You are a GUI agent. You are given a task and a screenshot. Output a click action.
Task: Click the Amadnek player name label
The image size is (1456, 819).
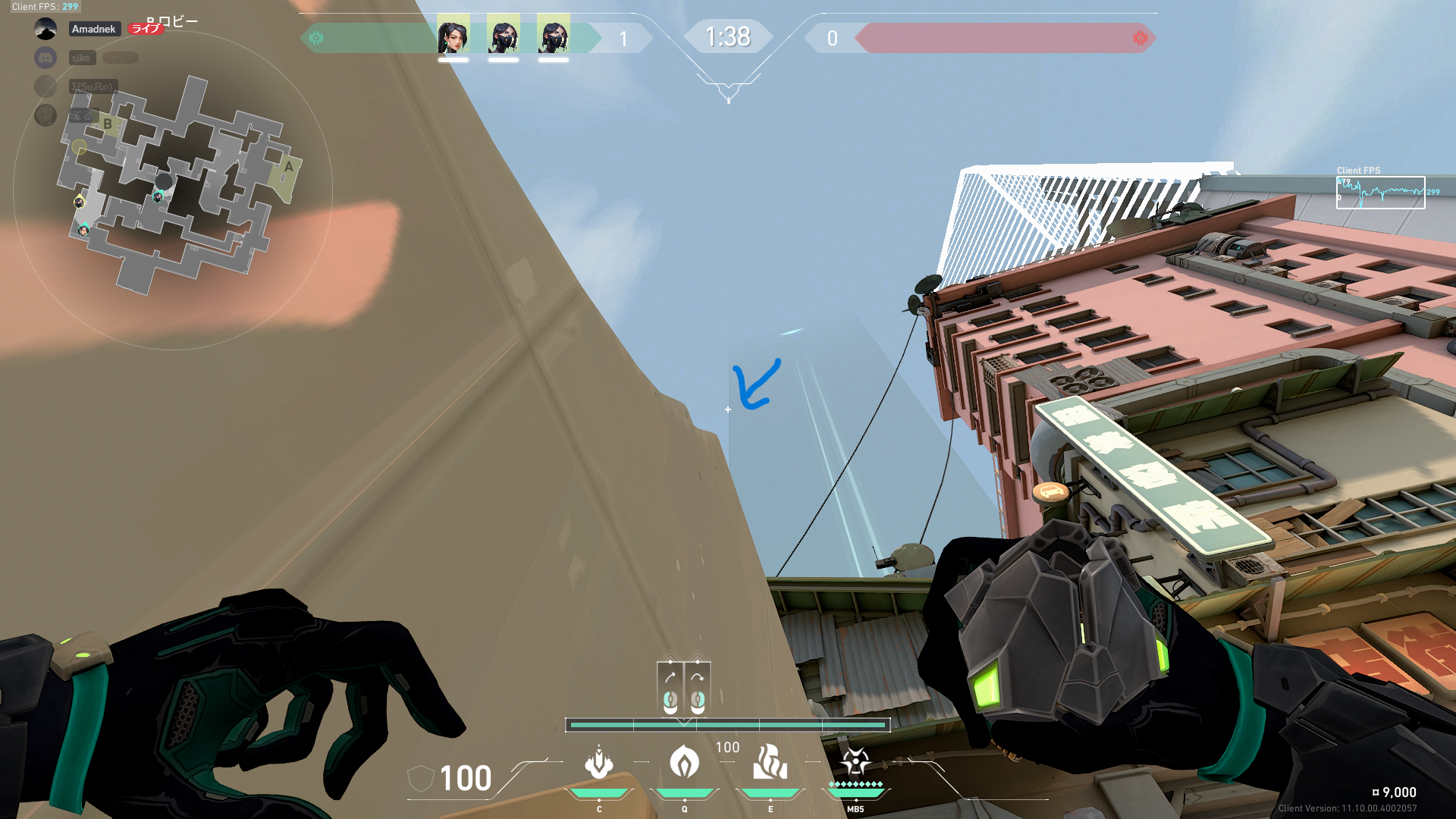tap(94, 29)
